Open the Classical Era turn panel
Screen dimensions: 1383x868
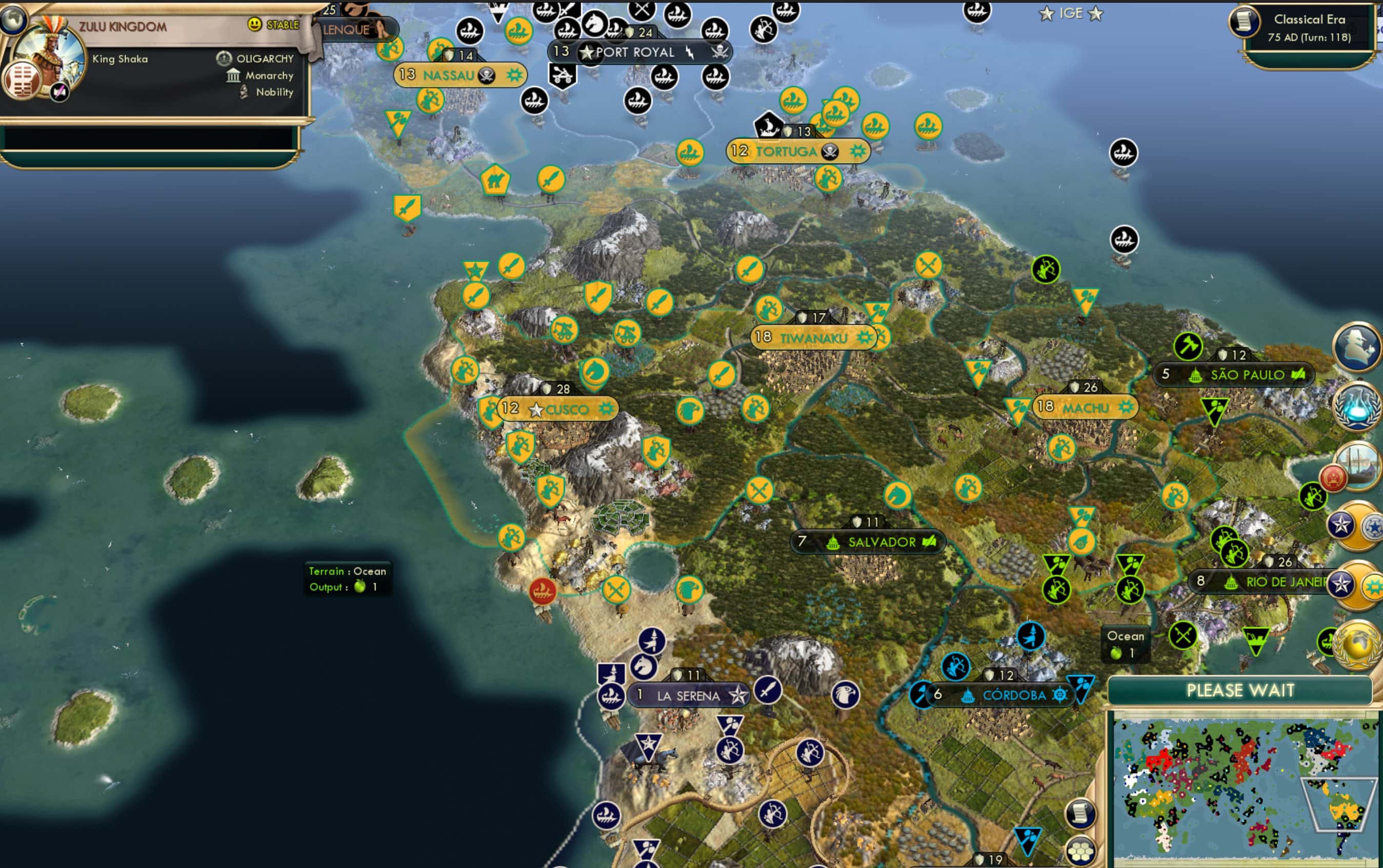click(x=1309, y=26)
